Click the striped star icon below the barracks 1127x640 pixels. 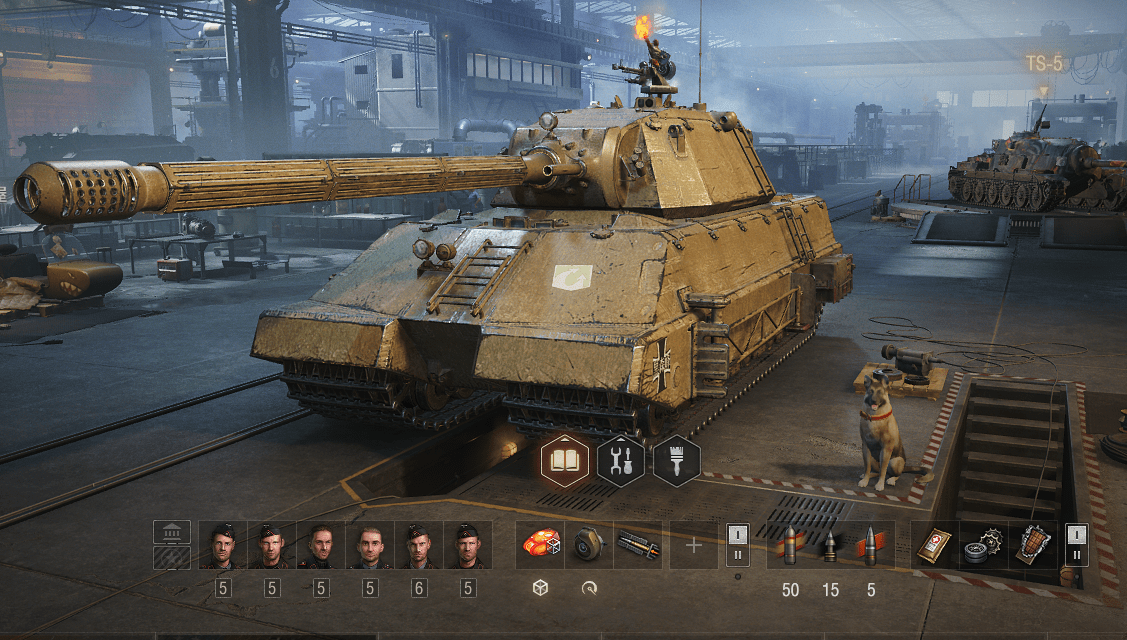[172, 557]
